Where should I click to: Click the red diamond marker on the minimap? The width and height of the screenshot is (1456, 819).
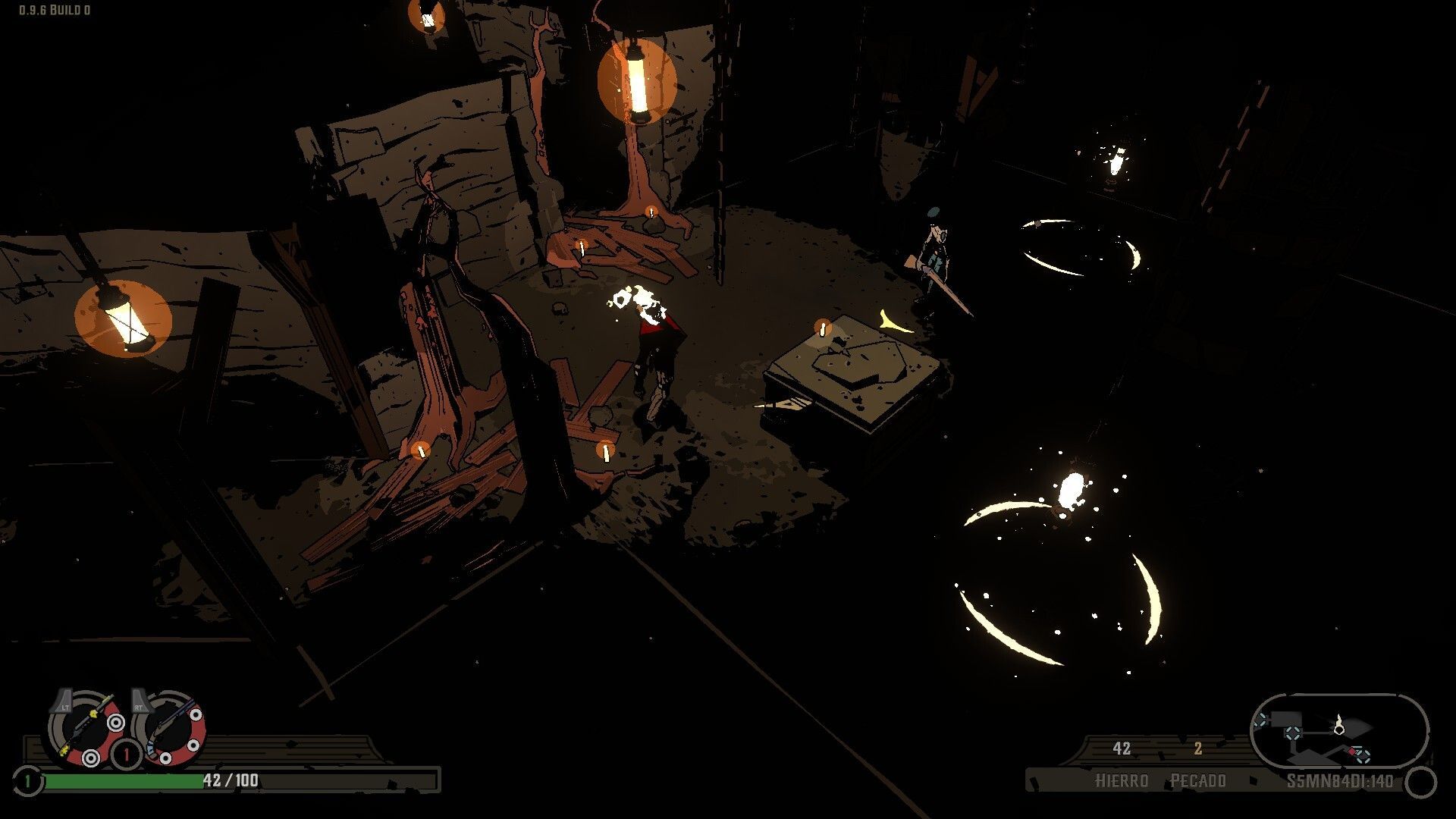tap(1351, 752)
